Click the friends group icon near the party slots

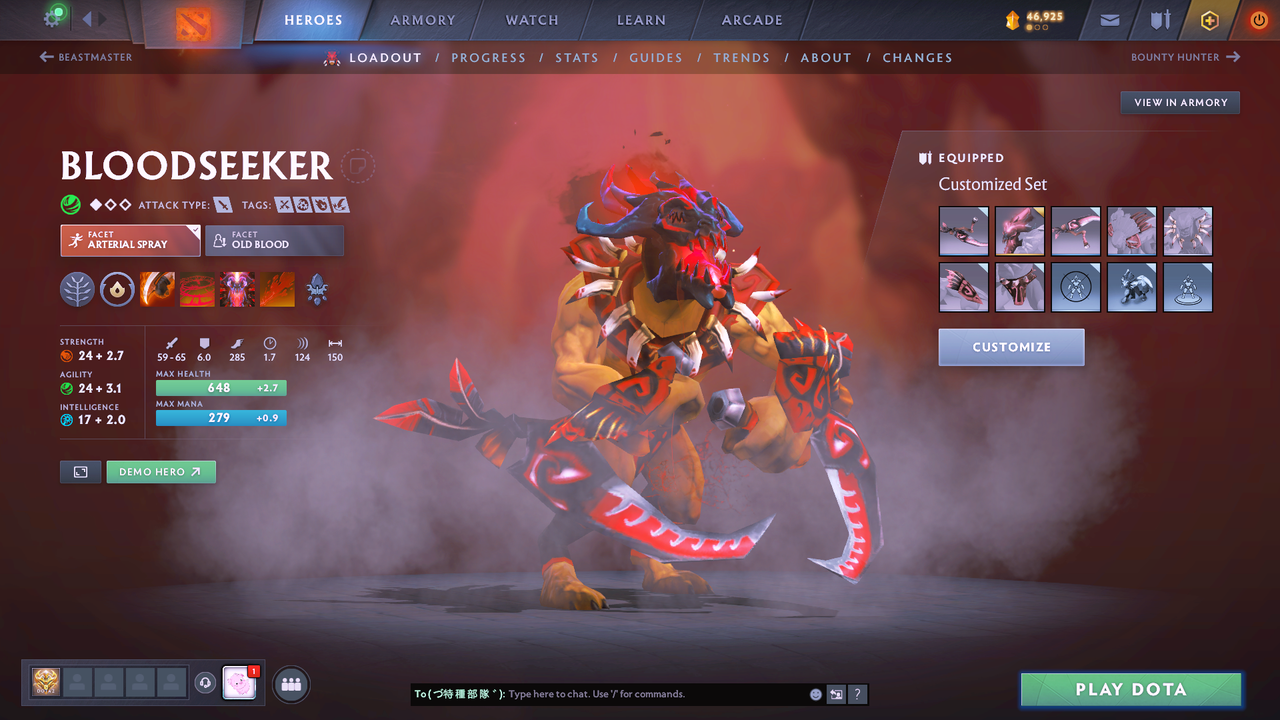(289, 684)
